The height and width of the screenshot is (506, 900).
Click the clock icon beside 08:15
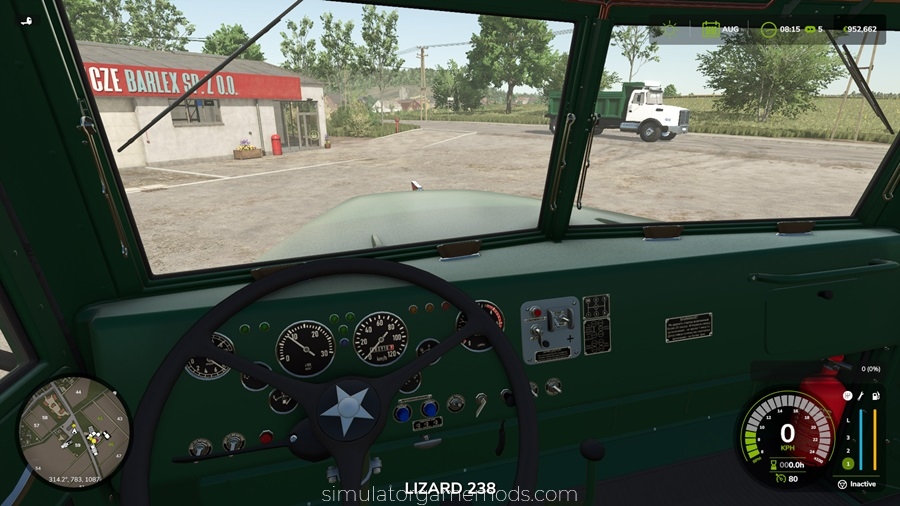click(768, 29)
